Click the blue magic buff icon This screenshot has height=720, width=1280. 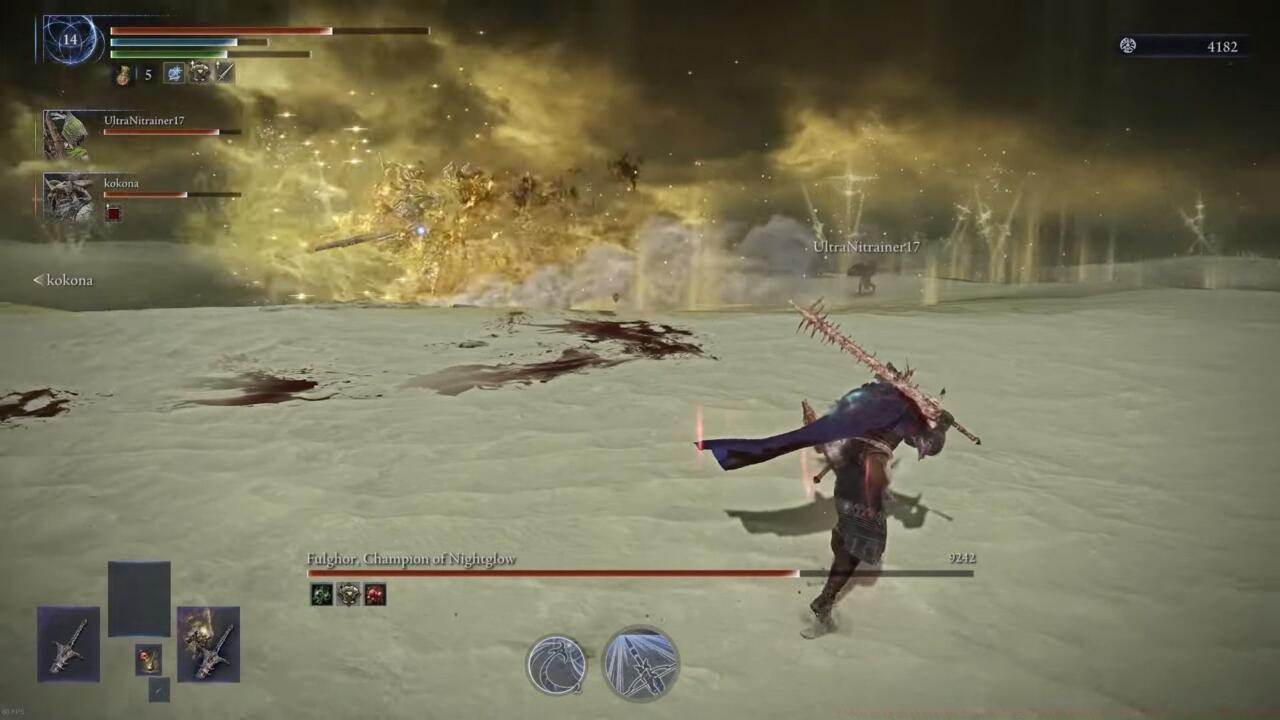click(173, 72)
